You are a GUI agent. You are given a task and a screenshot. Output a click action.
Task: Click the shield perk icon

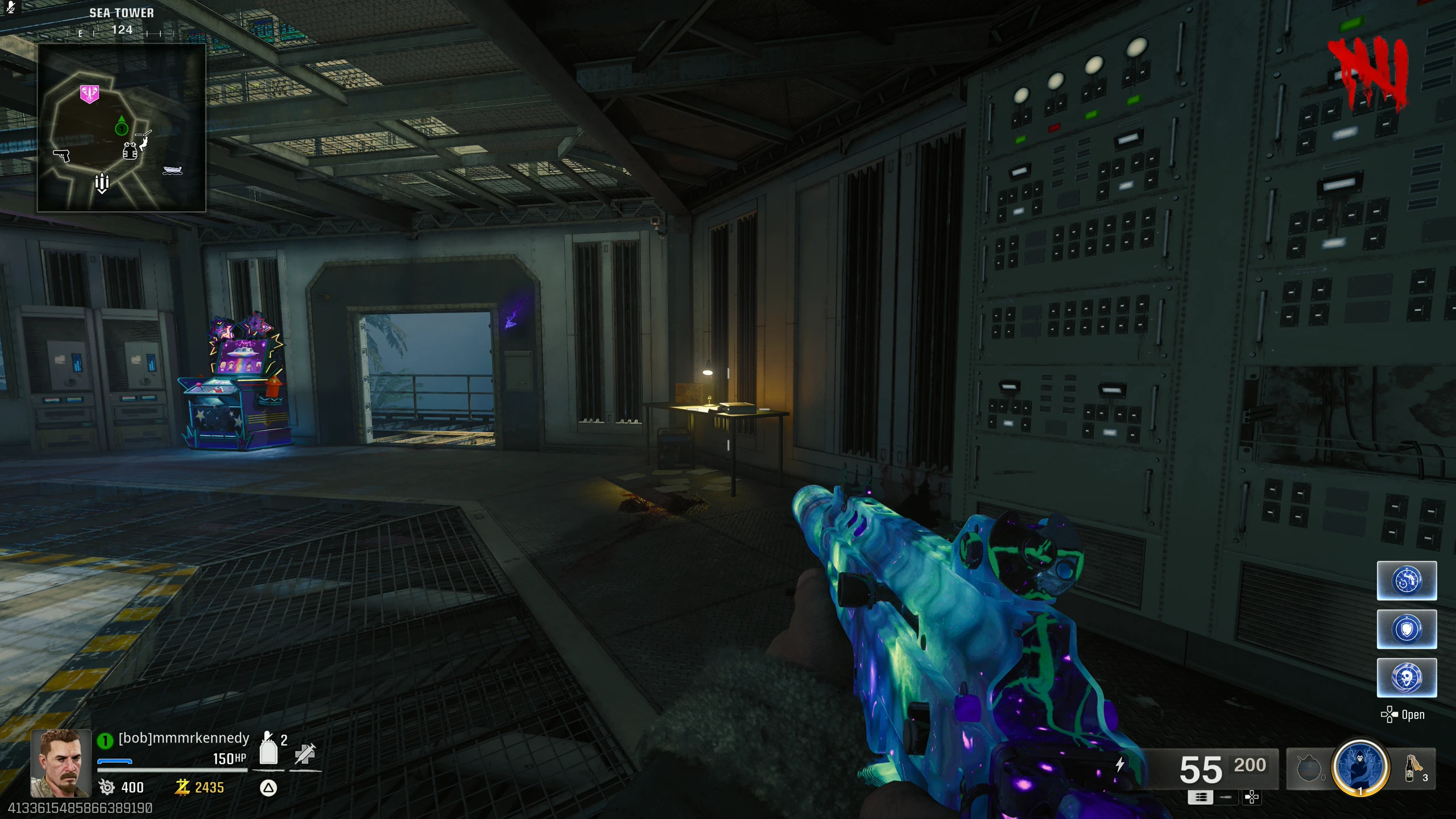pyautogui.click(x=1407, y=629)
